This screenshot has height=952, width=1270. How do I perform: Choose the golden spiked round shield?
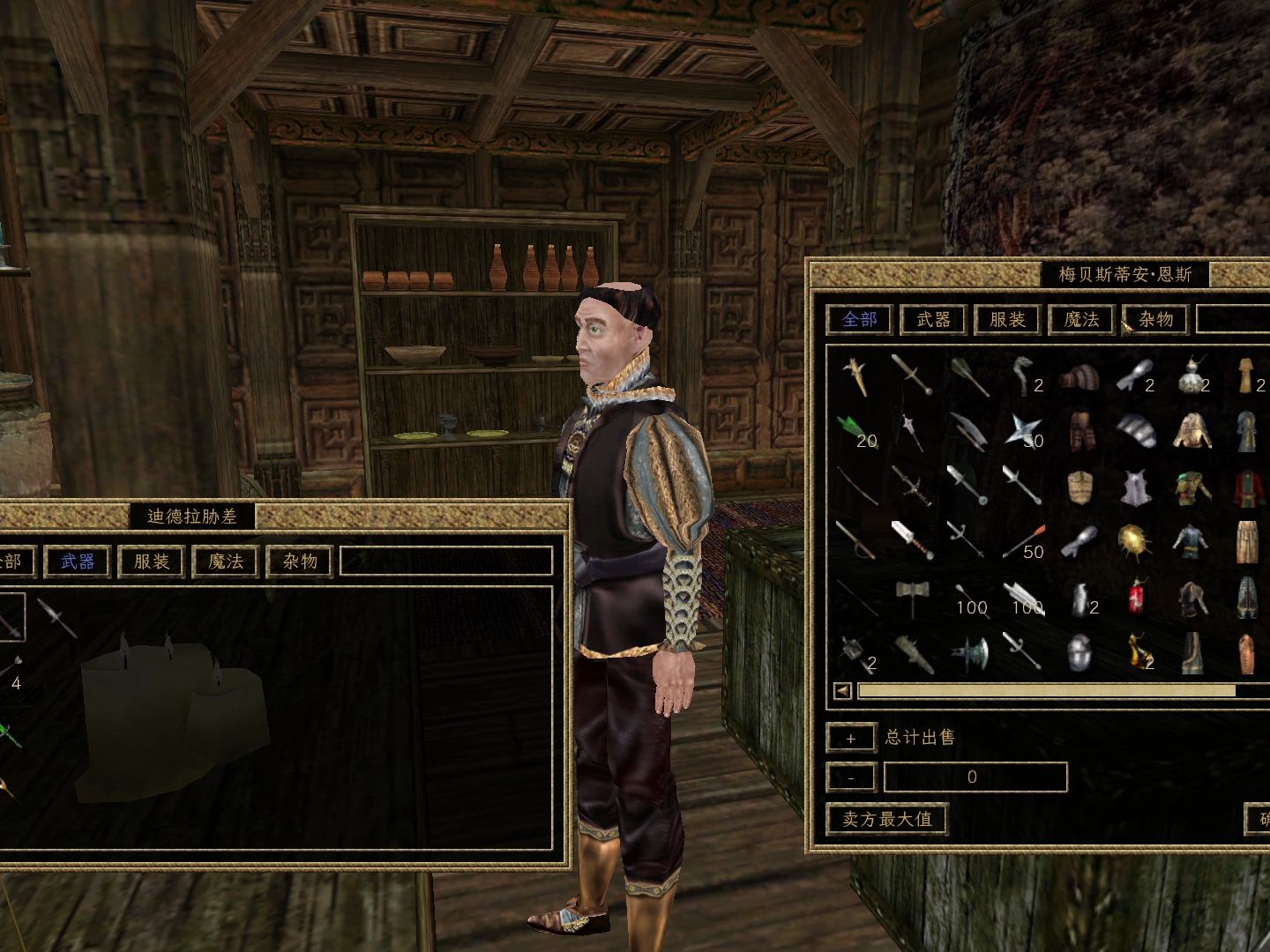pyautogui.click(x=1134, y=541)
